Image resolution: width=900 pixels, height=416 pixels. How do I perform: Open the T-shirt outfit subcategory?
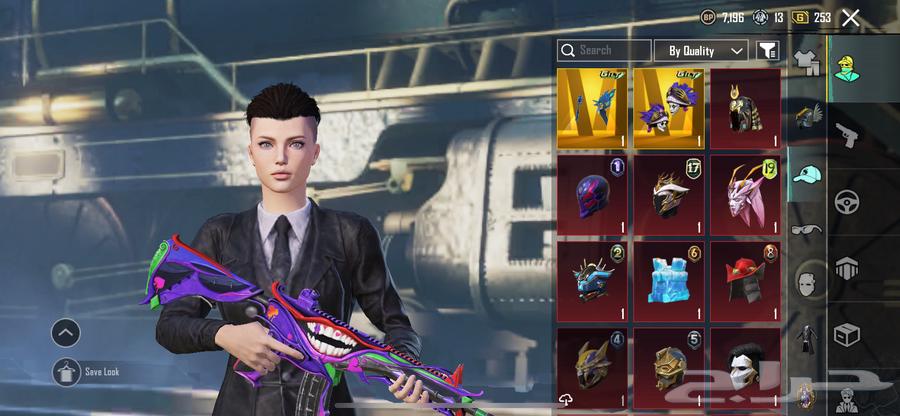point(806,62)
